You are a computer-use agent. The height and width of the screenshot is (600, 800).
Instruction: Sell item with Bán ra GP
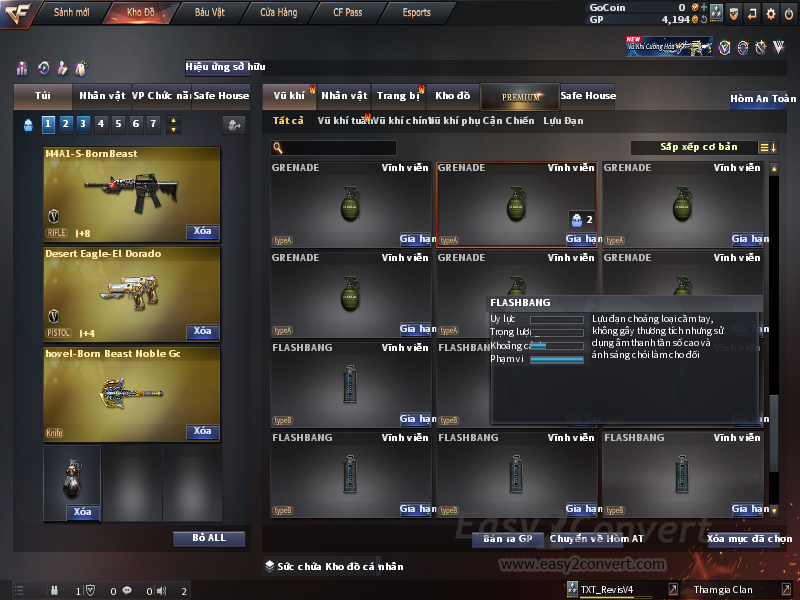click(505, 539)
